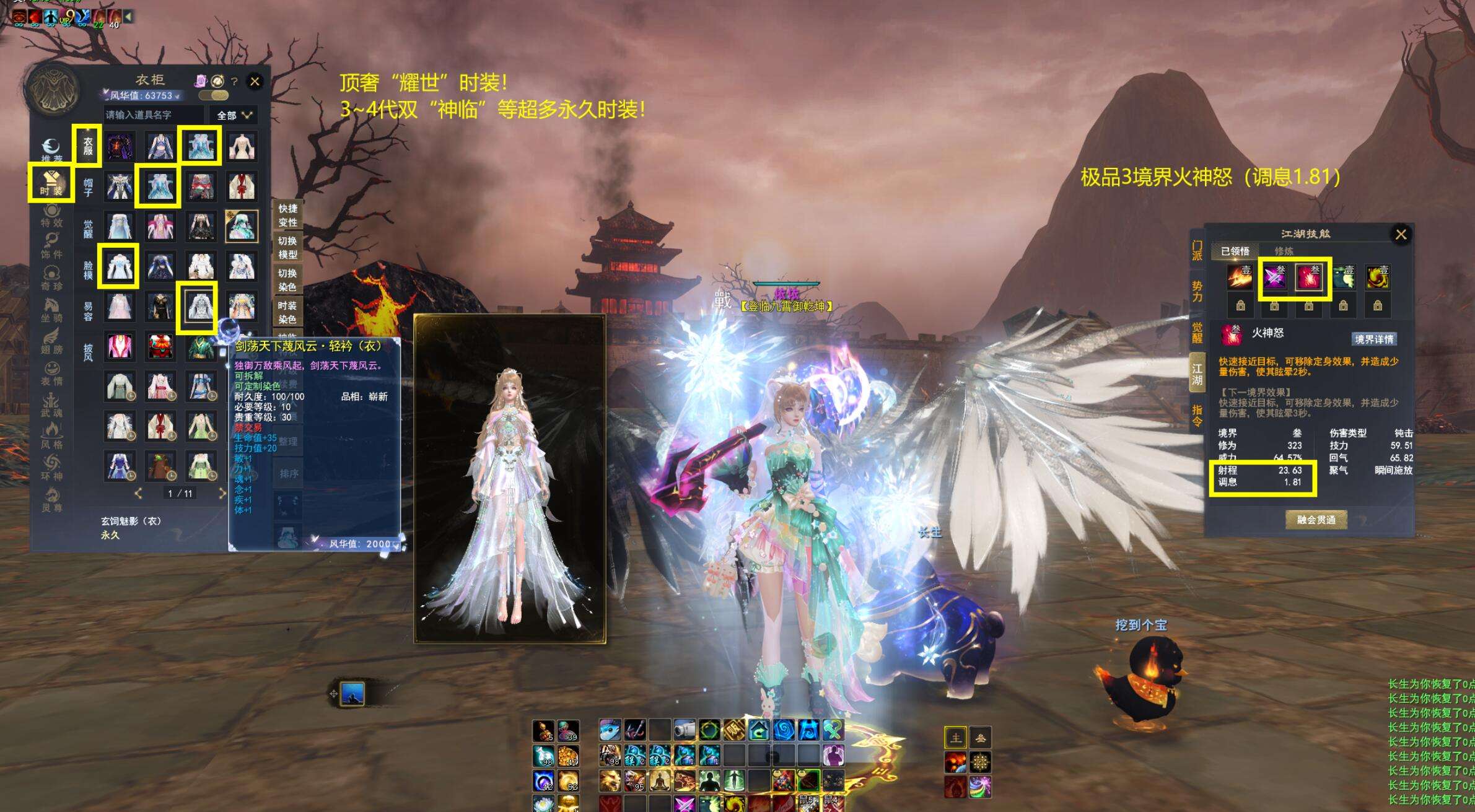Activate the meditation pose hotbar skill
This screenshot has height=812, width=1475.
(659, 780)
